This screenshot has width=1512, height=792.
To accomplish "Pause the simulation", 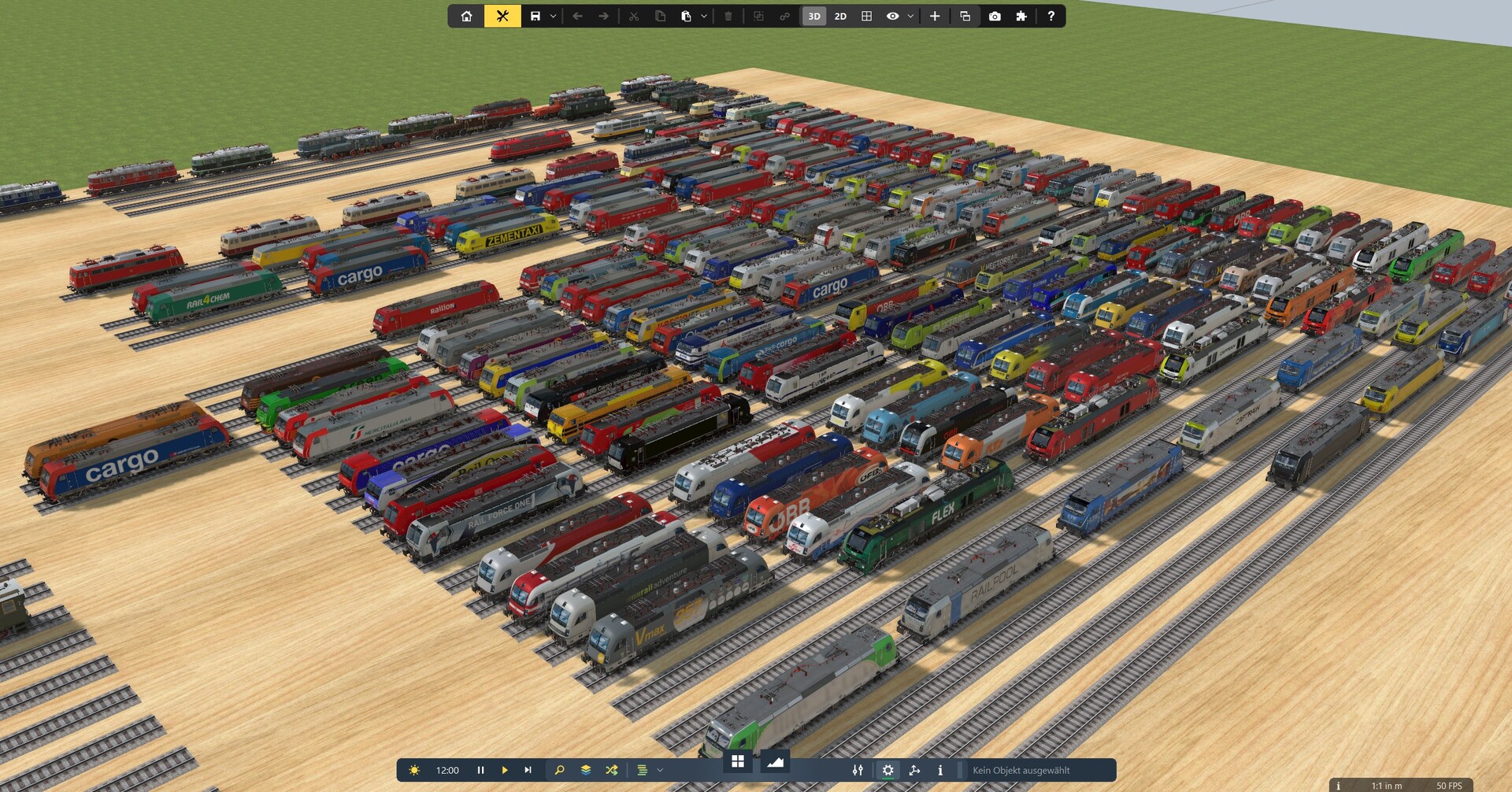I will (x=480, y=770).
